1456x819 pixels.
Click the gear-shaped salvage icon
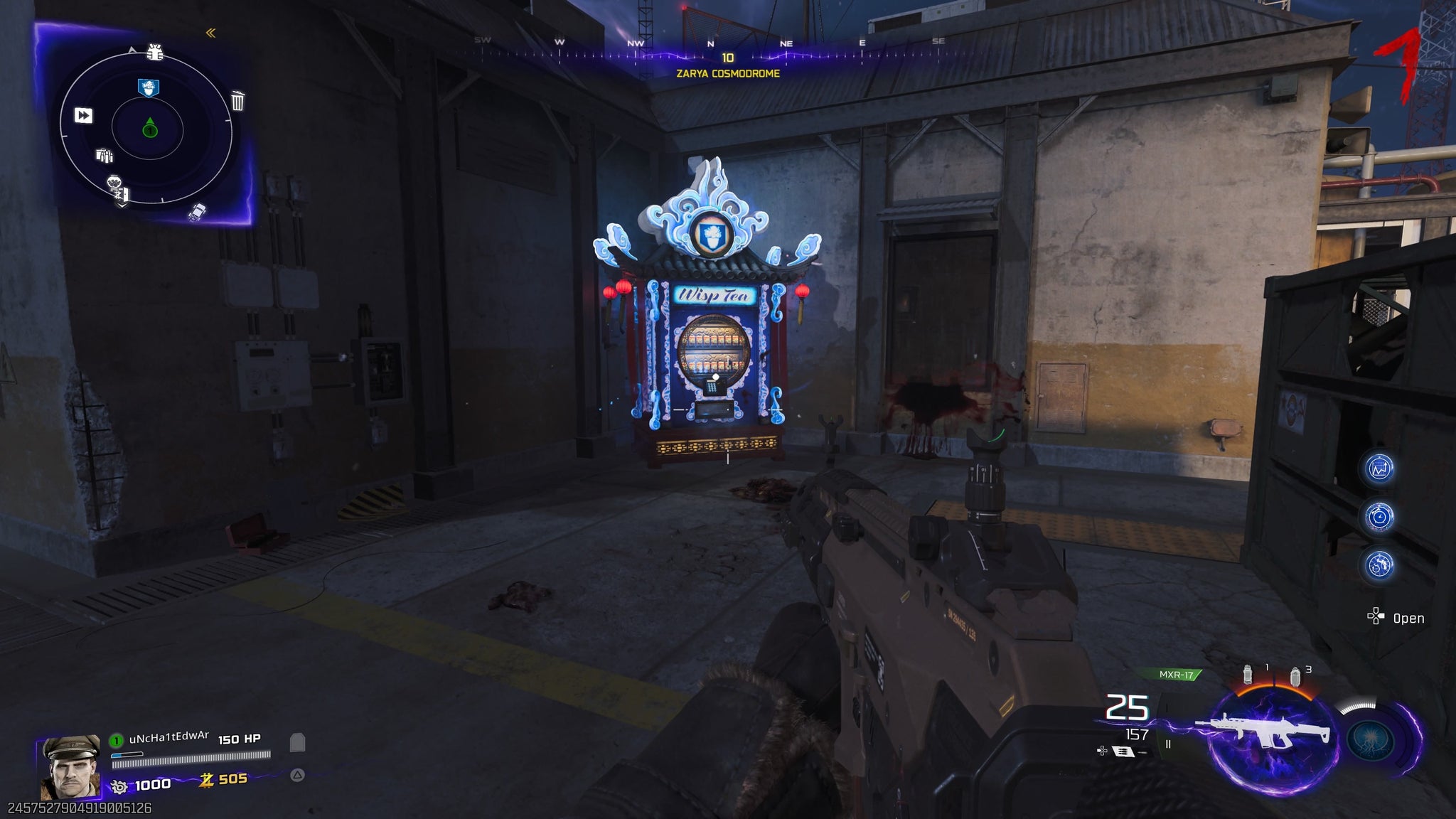119,786
